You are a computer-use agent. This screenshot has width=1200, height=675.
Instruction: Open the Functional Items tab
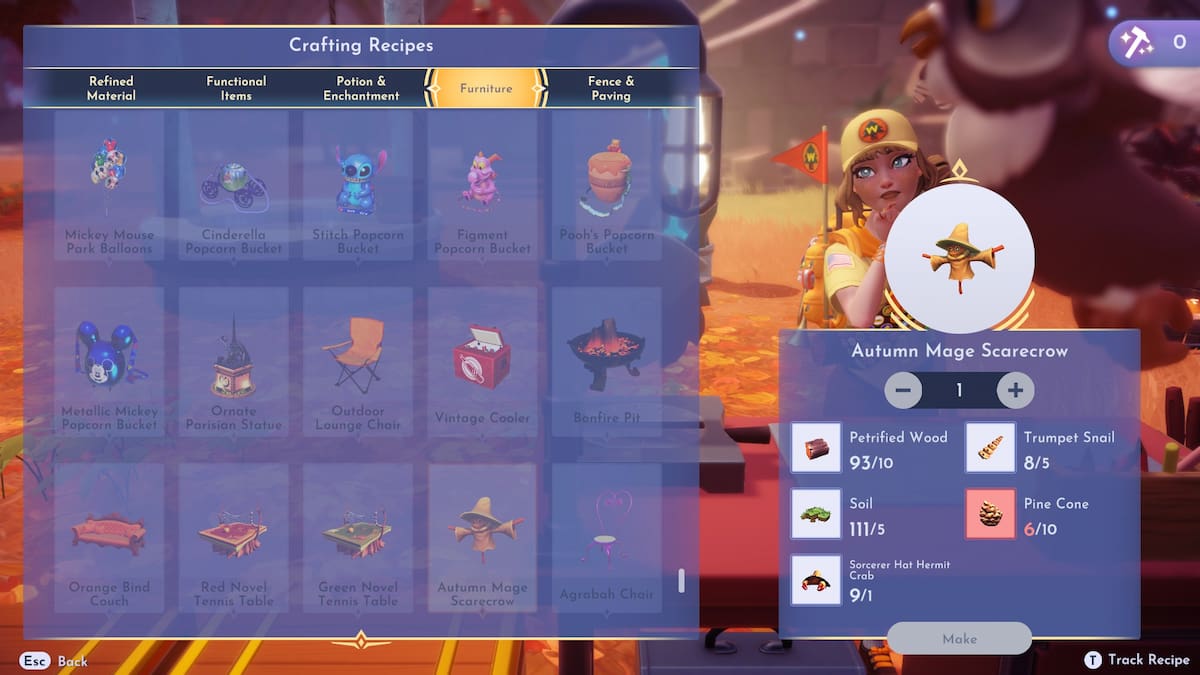(236, 88)
